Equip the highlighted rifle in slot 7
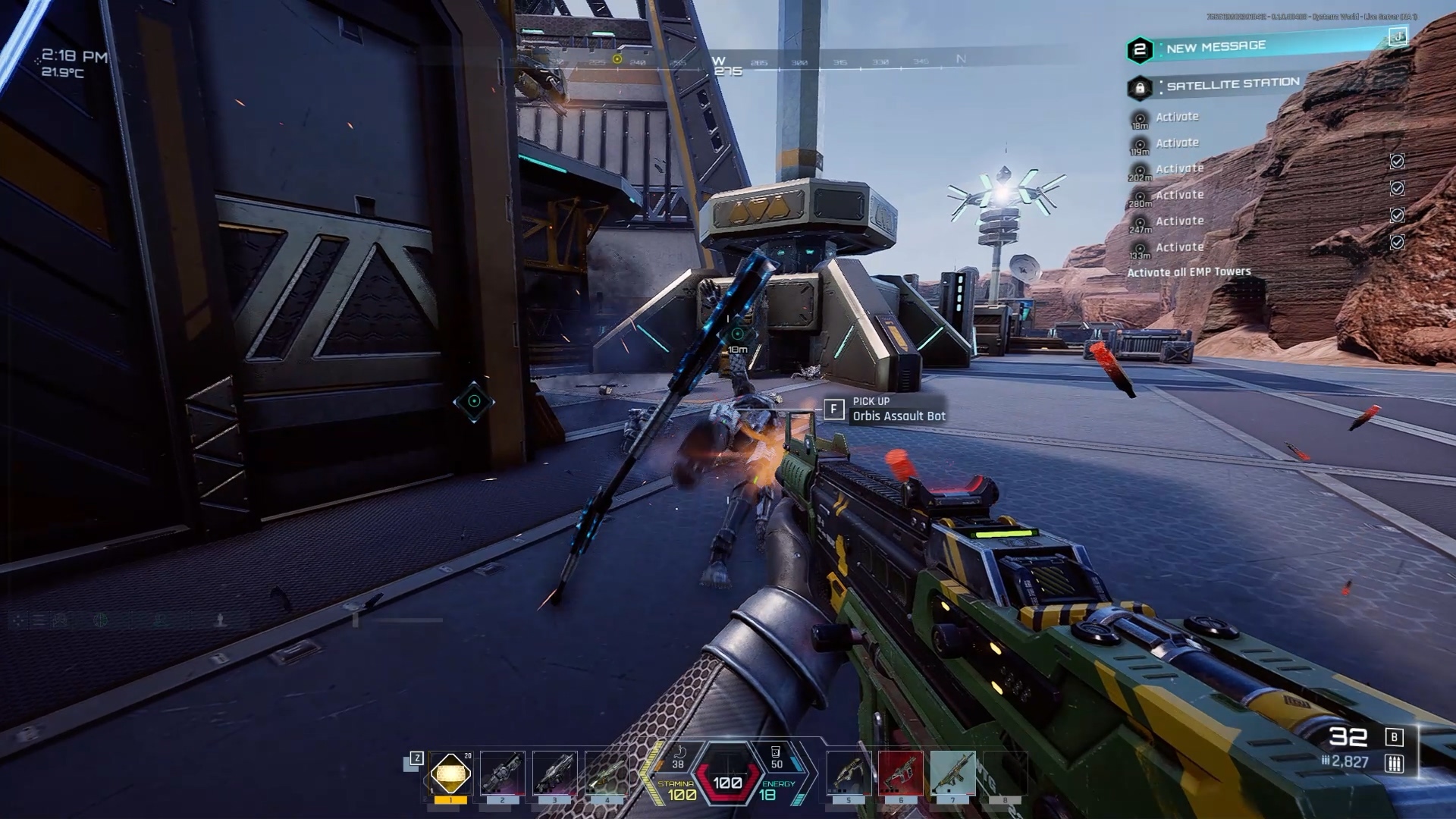1456x819 pixels. point(953,773)
